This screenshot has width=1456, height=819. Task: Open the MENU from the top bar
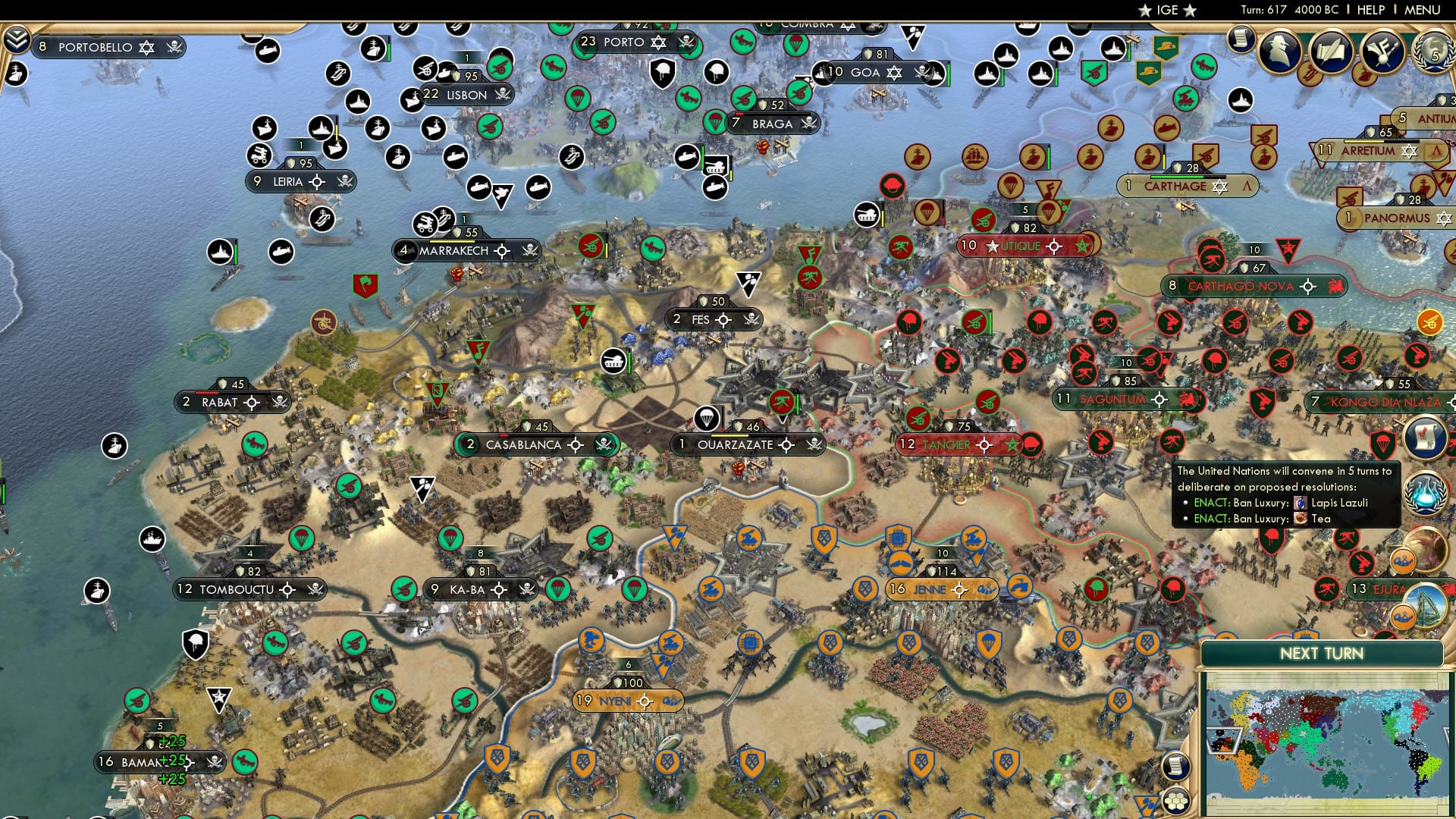1421,11
